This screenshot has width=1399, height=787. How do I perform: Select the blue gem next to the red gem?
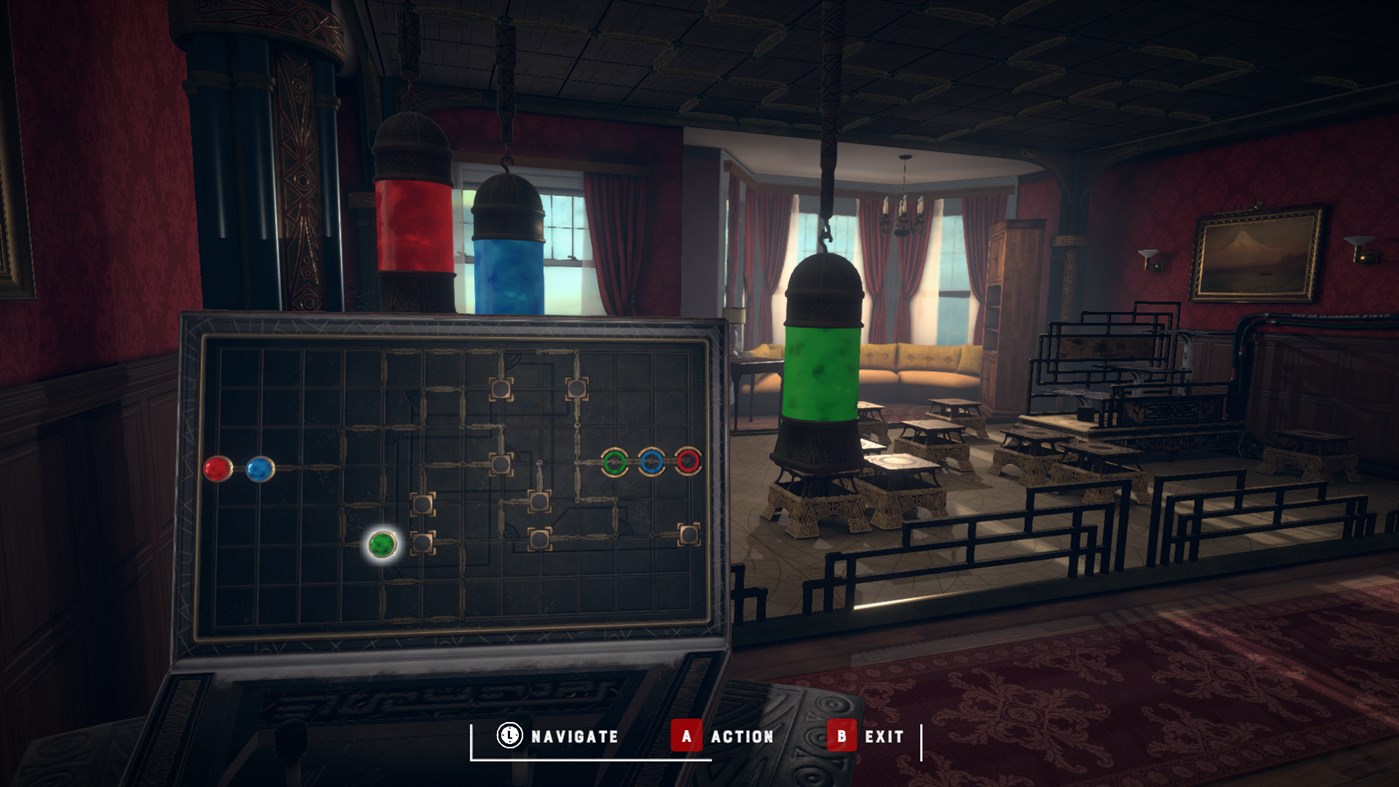point(260,468)
